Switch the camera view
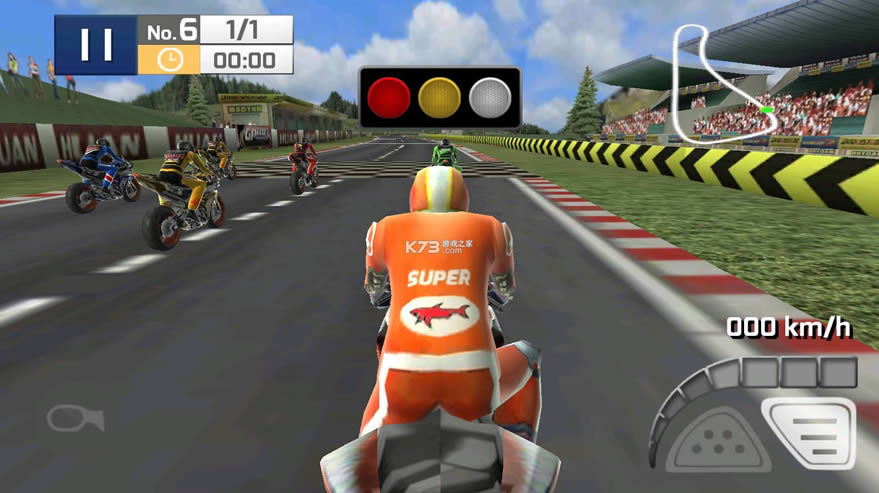This screenshot has height=493, width=879. point(75,418)
